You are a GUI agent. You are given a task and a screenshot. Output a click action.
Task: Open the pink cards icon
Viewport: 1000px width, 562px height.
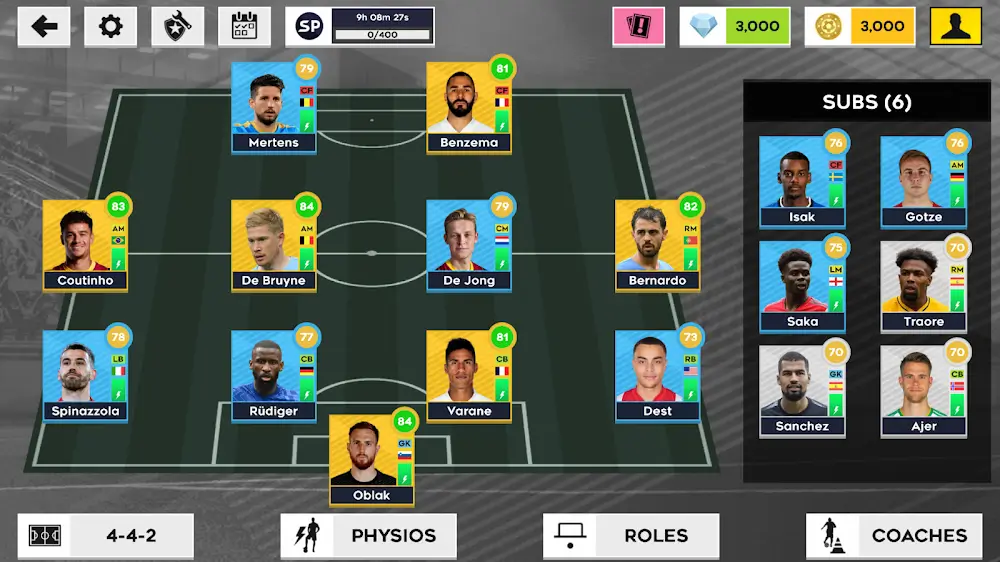click(639, 27)
